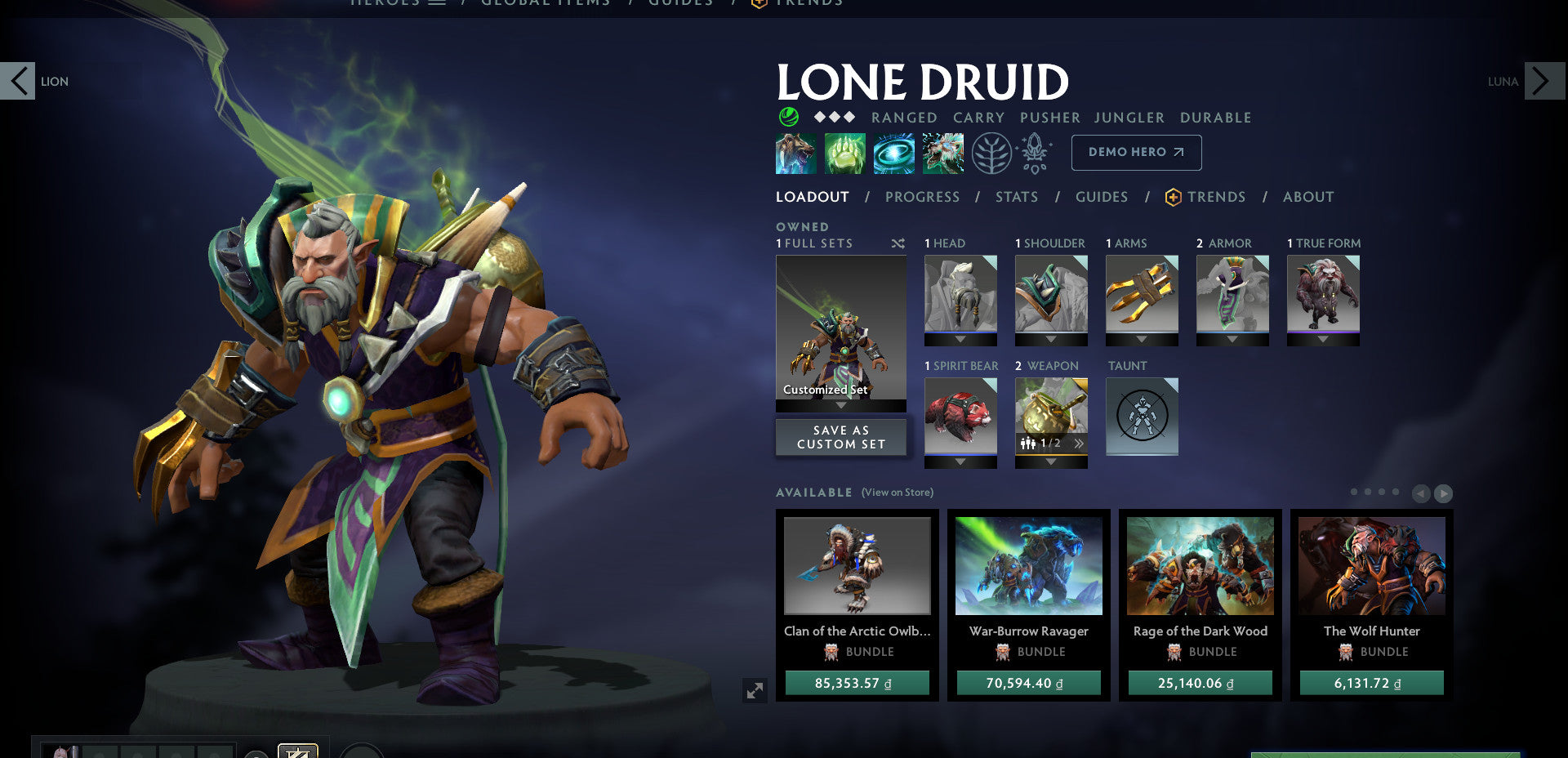Switch weapon style using the double-chevron
This screenshot has width=1568, height=758.
[1080, 443]
